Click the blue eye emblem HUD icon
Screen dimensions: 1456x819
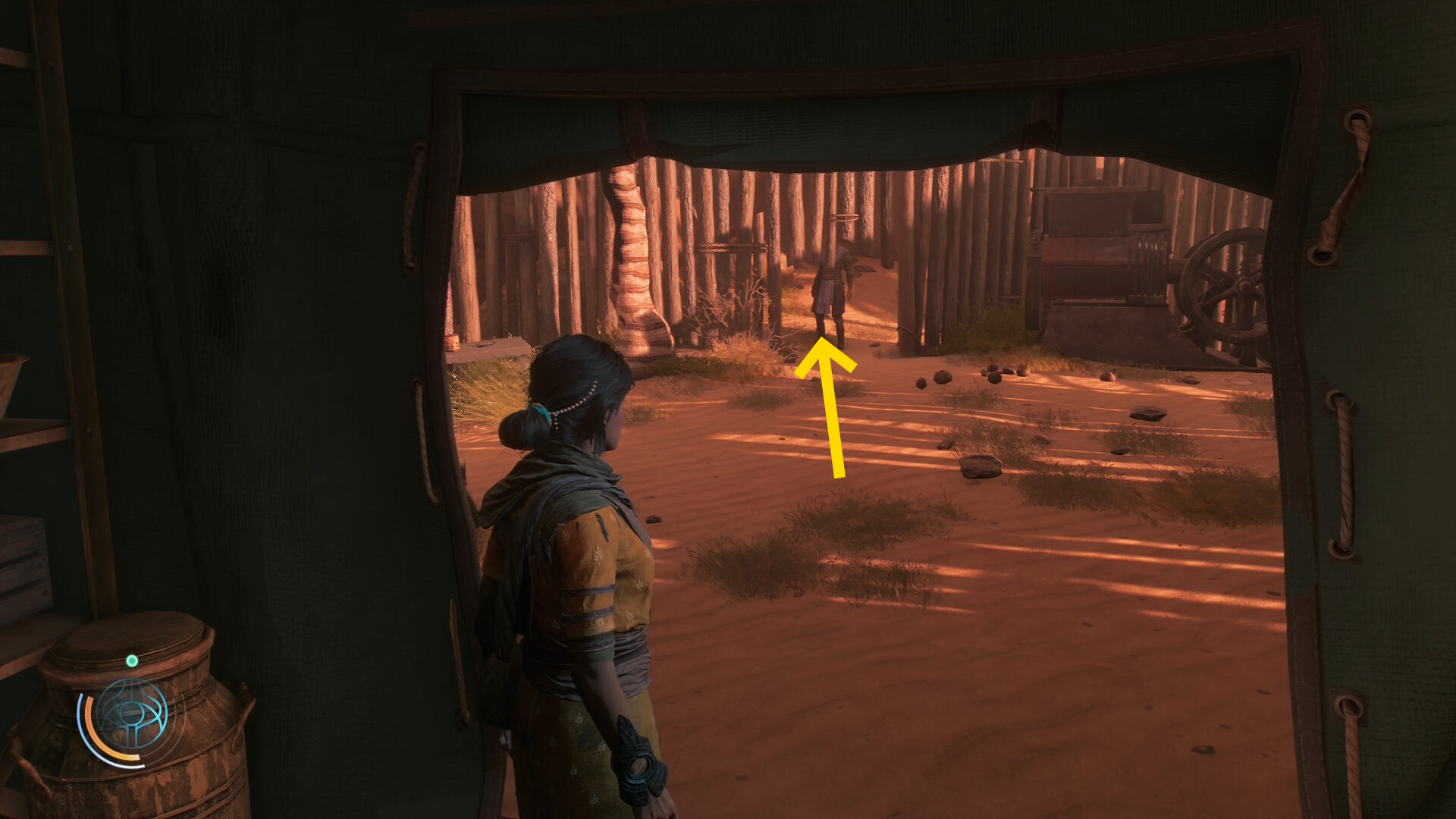click(132, 715)
